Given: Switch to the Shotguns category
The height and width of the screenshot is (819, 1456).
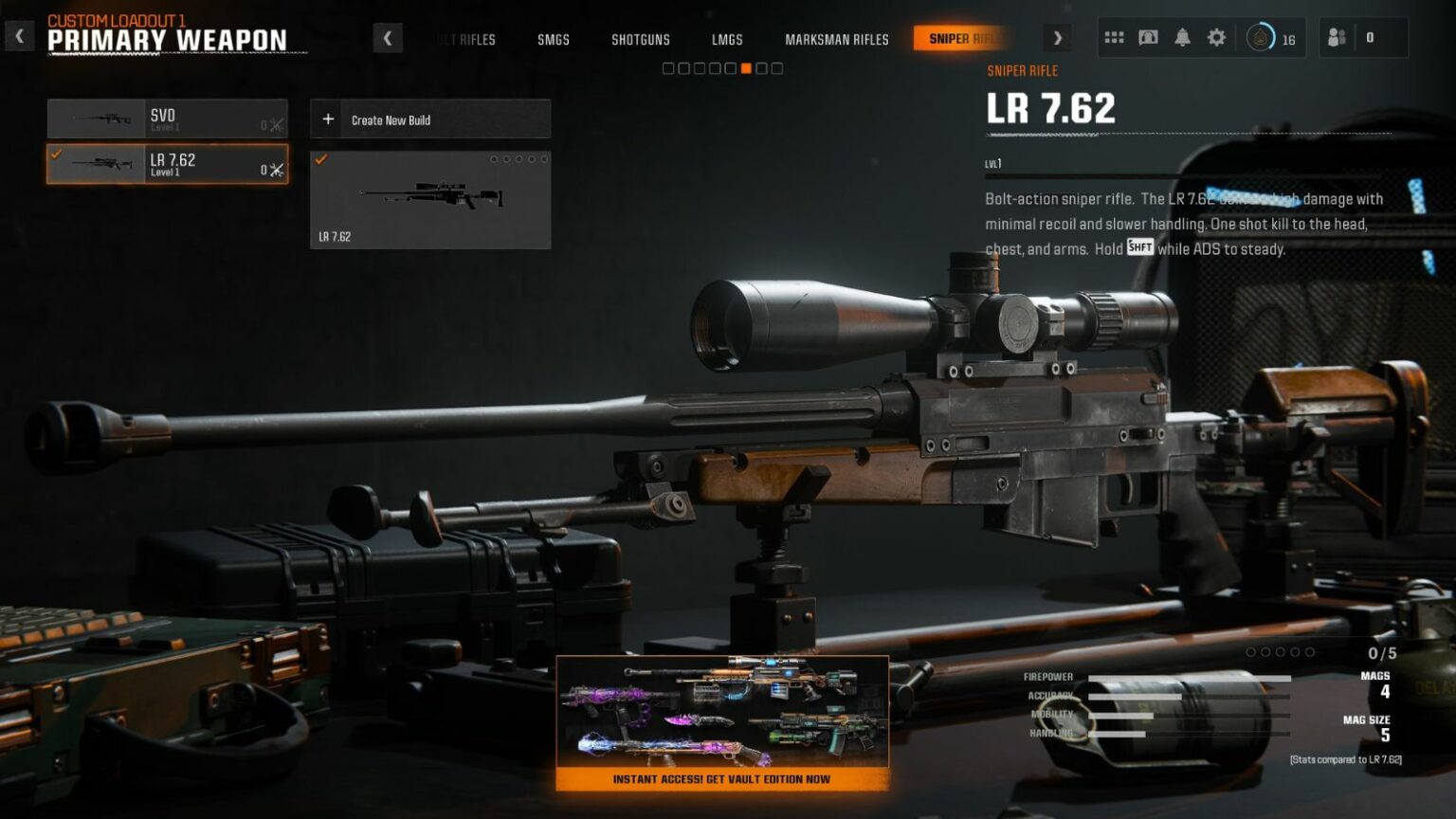Looking at the screenshot, I should pos(640,40).
